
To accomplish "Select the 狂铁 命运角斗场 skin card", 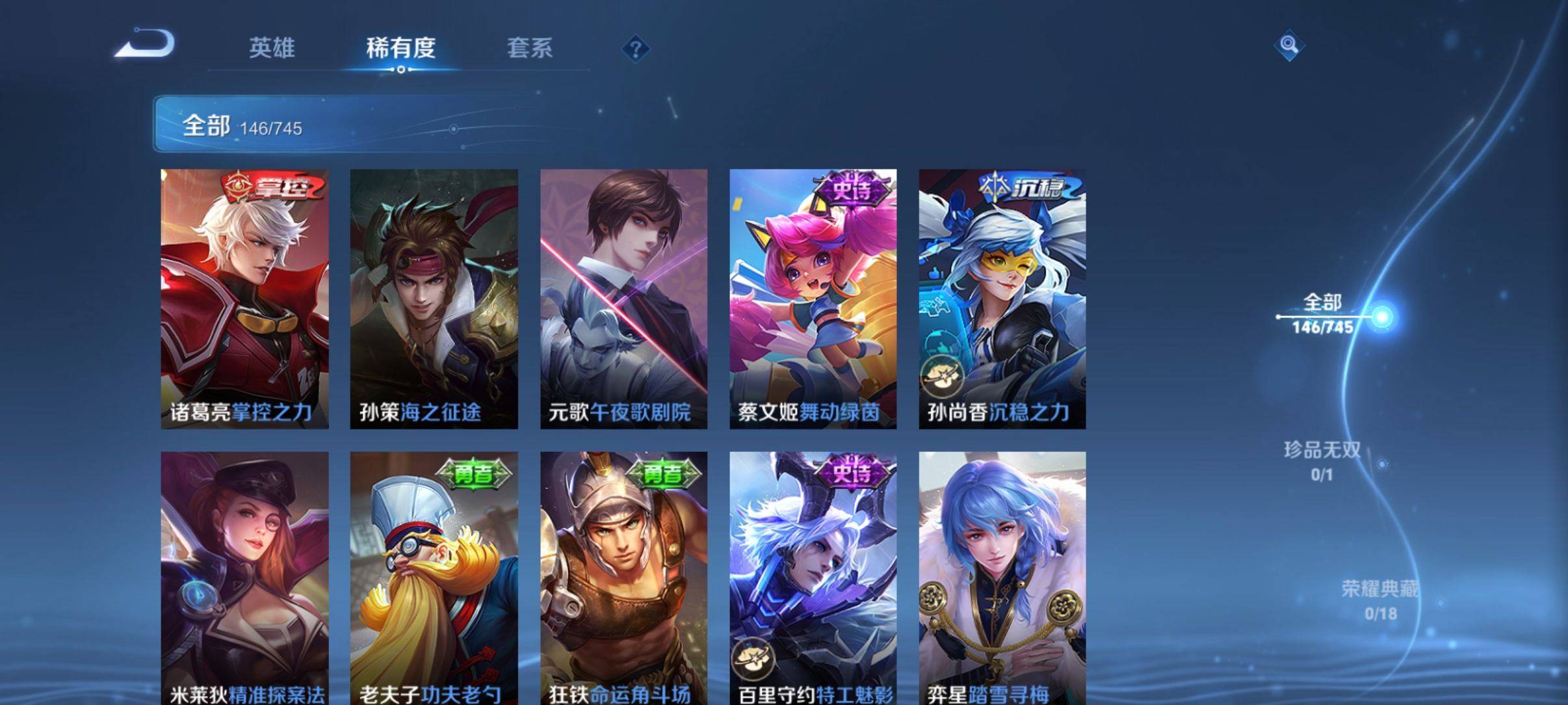I will [x=623, y=578].
